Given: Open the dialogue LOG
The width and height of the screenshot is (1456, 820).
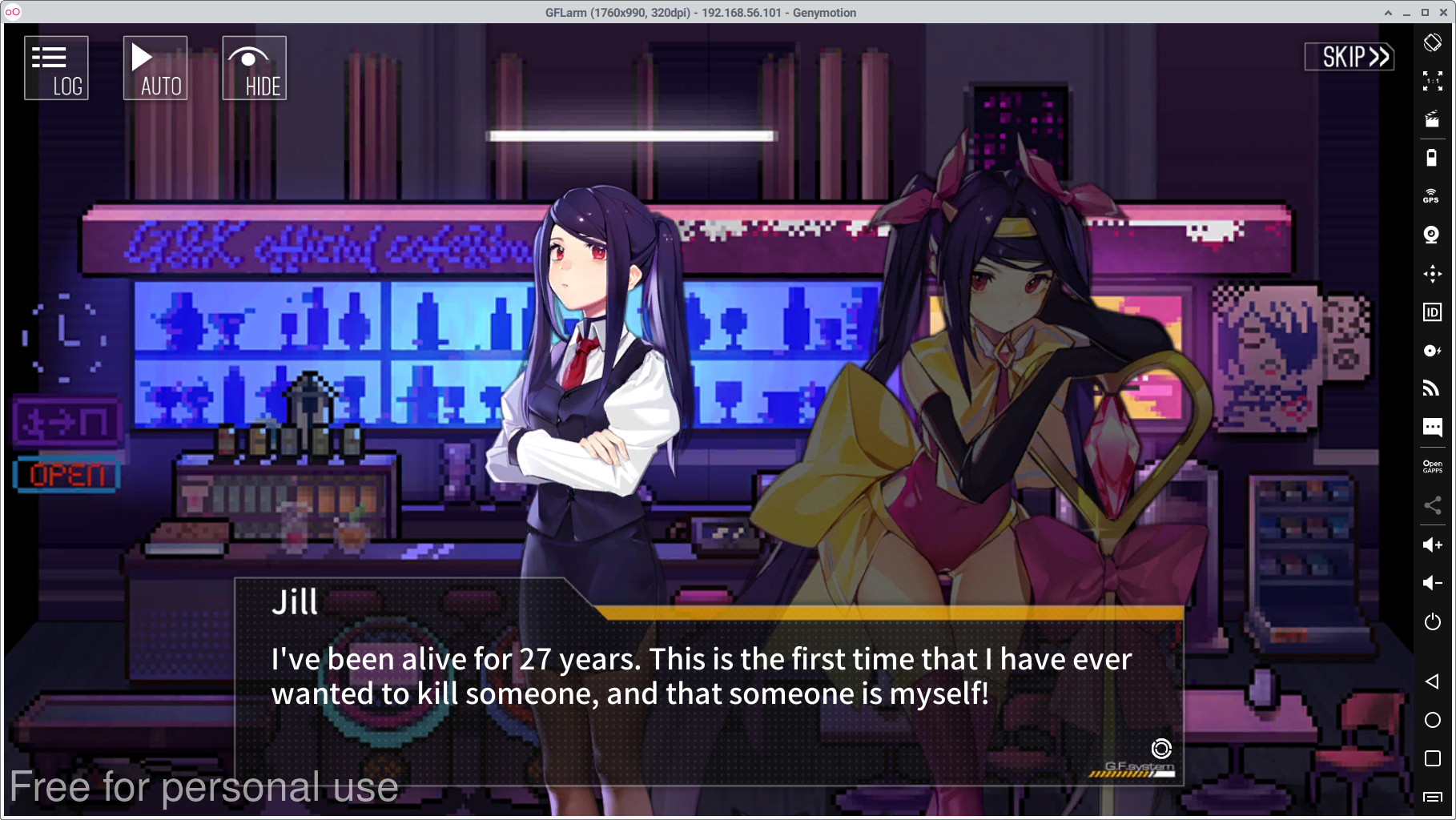Looking at the screenshot, I should (56, 68).
